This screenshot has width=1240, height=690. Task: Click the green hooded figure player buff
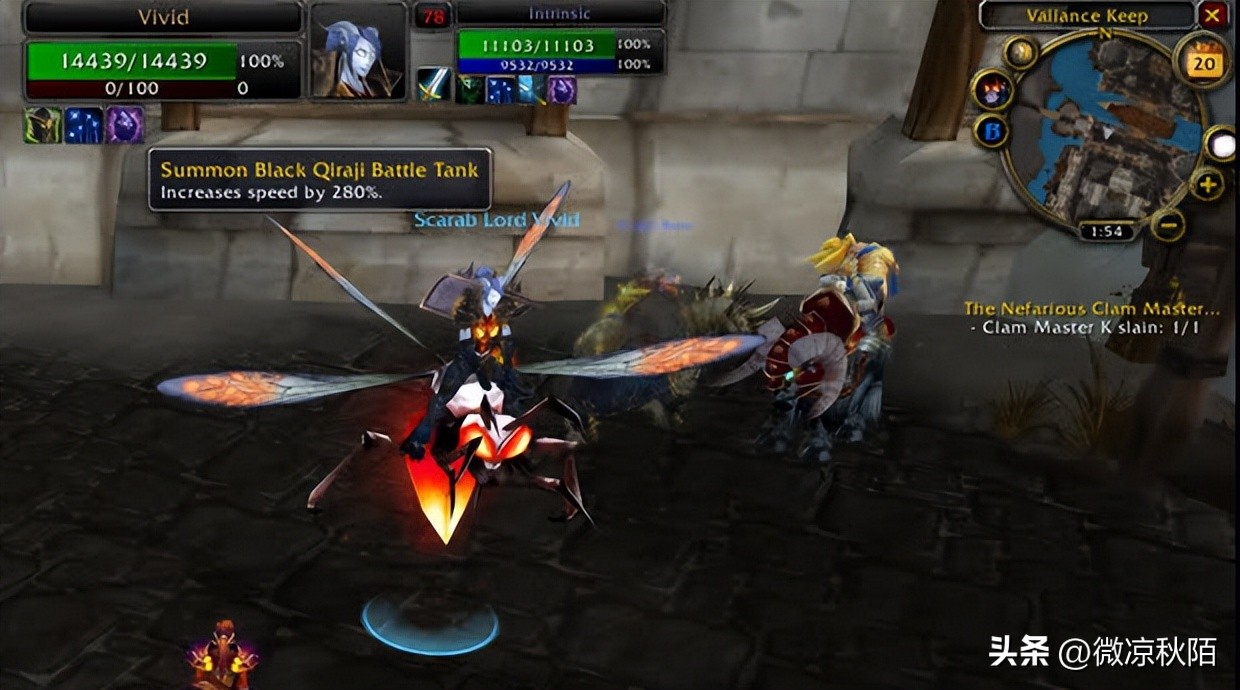point(43,125)
